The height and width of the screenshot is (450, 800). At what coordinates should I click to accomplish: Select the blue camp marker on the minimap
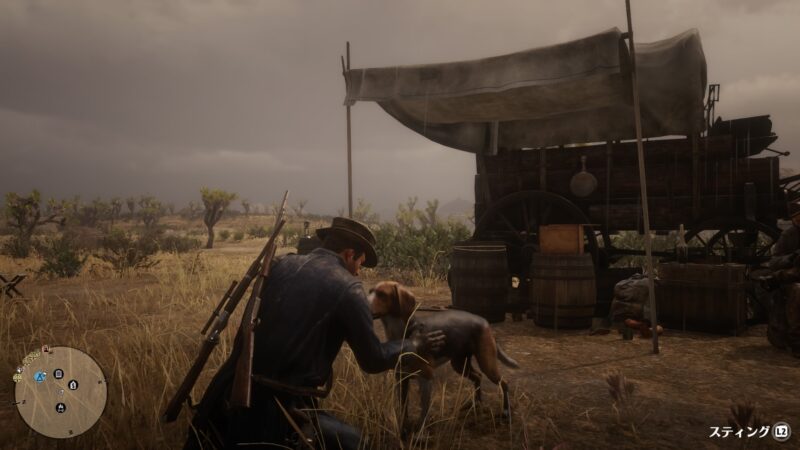coord(40,377)
